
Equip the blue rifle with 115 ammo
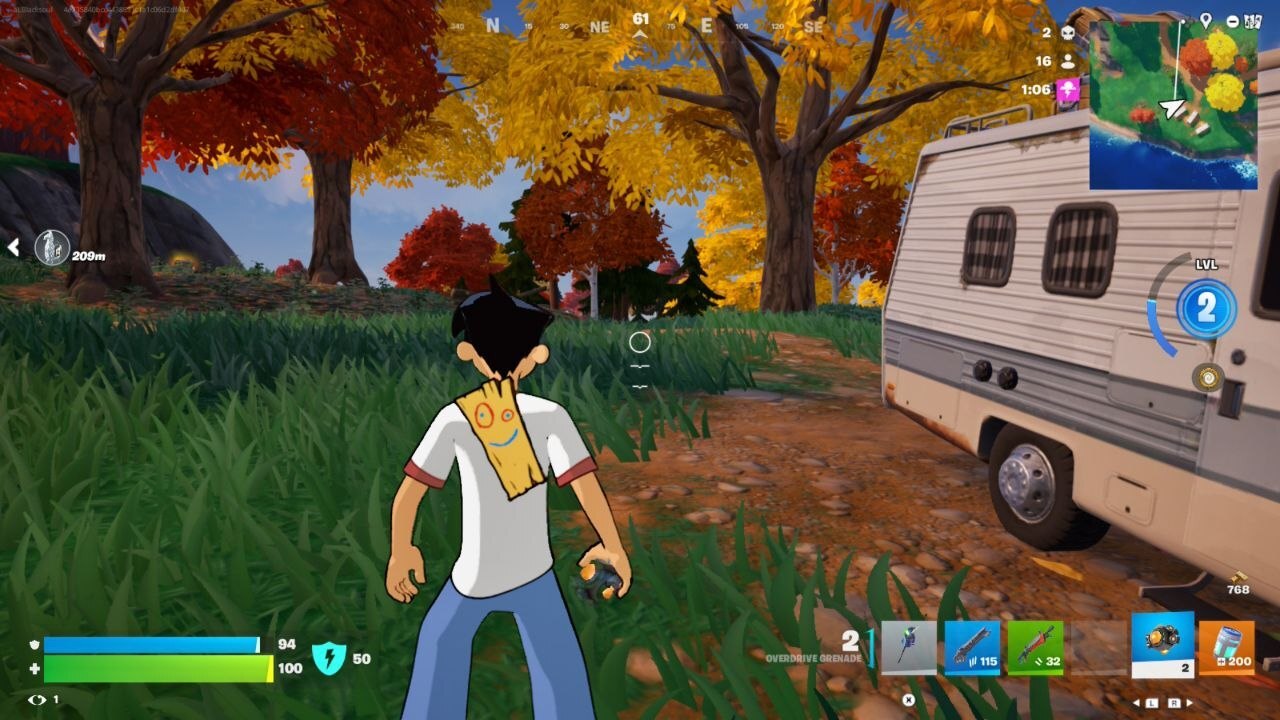point(972,647)
